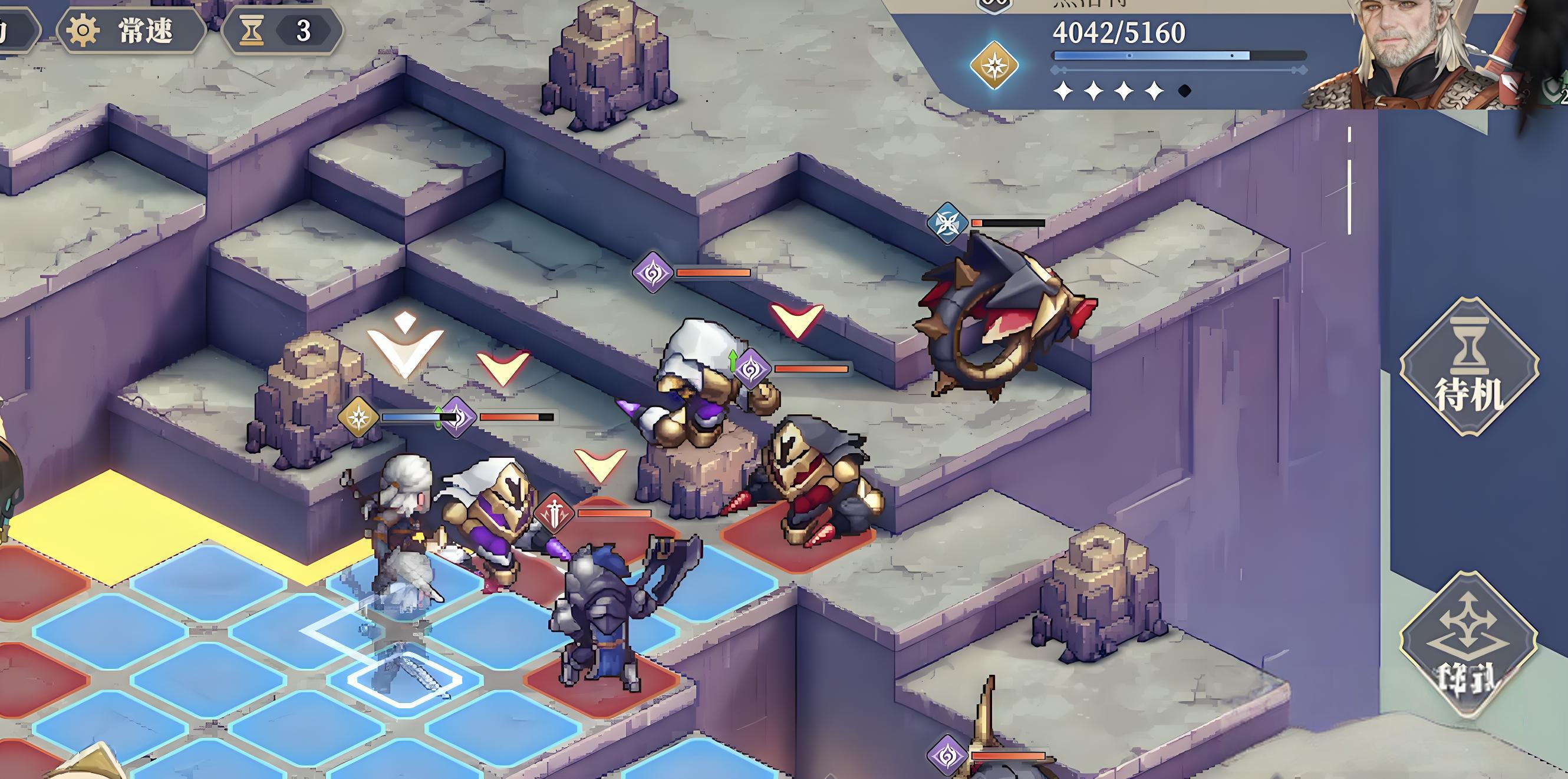Select the white-haired swordsman unit
The image size is (1568, 779).
[402, 530]
